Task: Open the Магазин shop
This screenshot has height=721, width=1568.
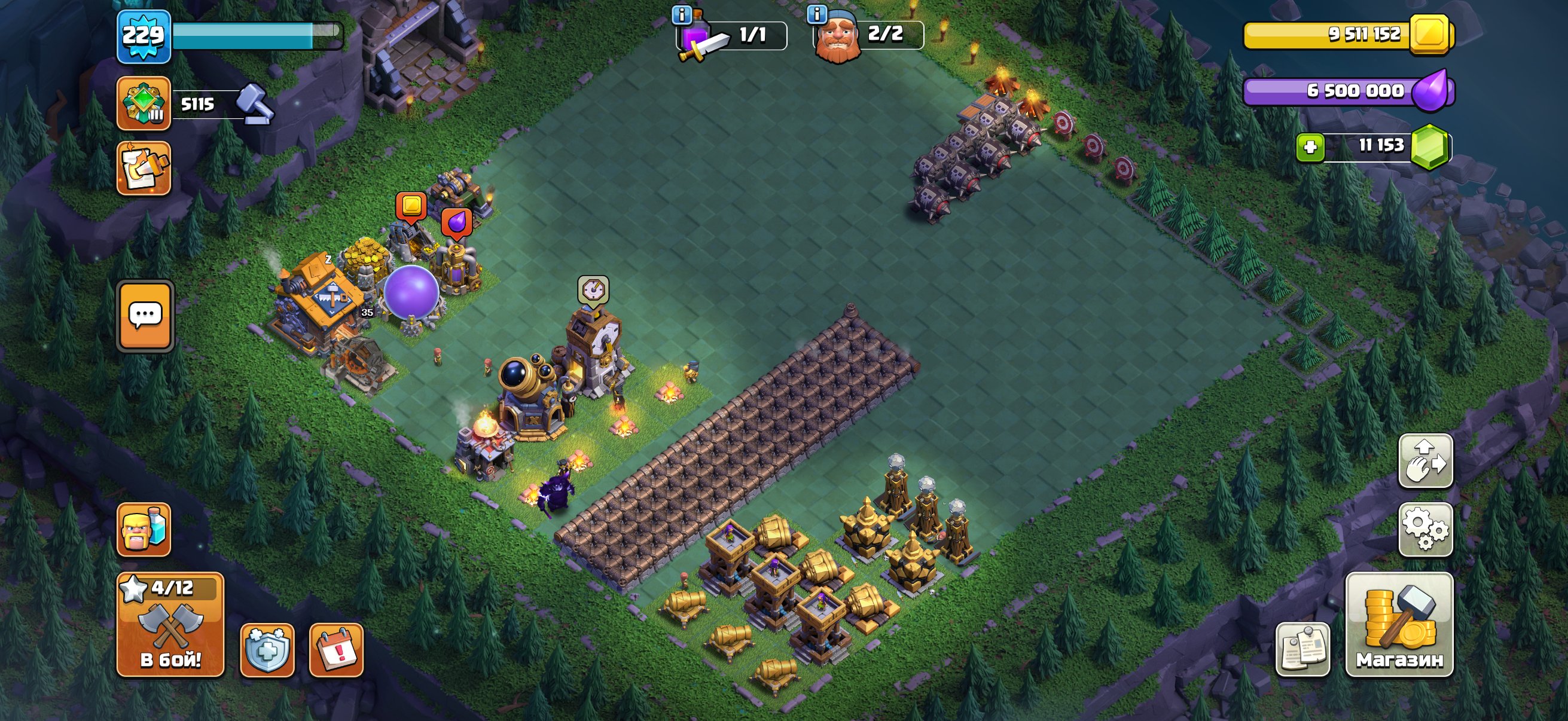Action: tap(1399, 625)
